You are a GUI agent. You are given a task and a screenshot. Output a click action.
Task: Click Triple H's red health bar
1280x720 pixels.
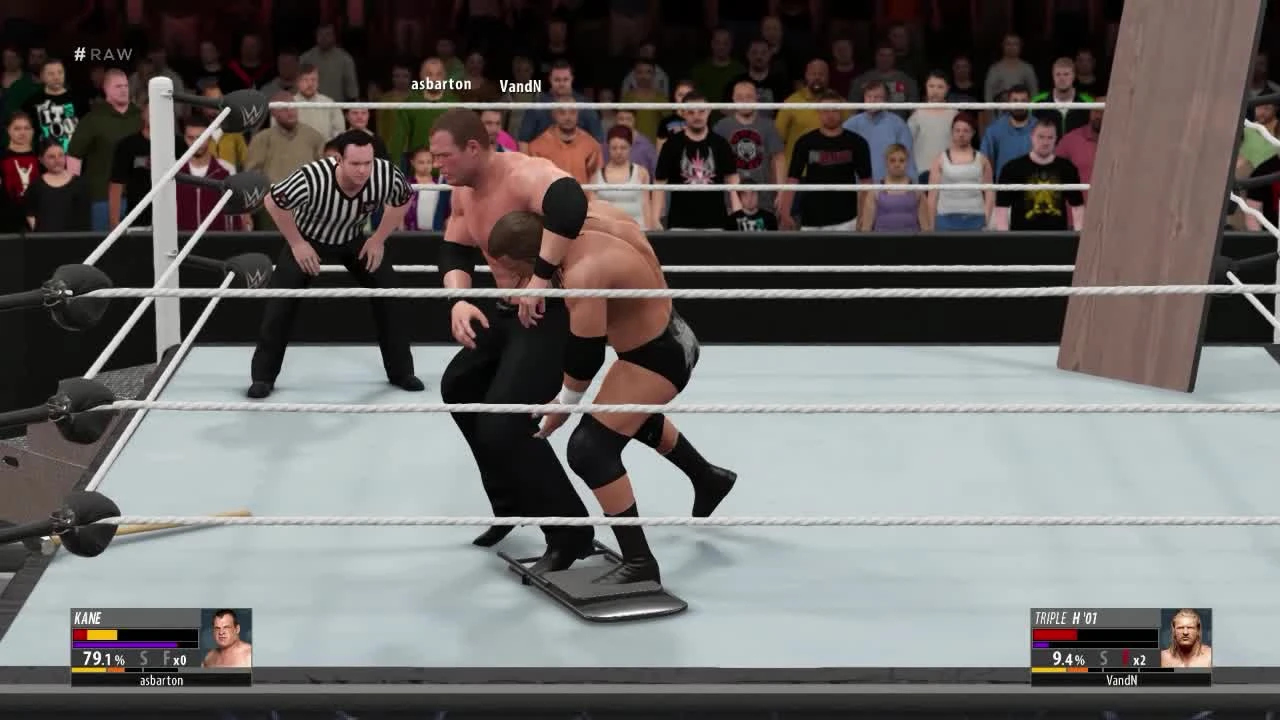coord(1053,634)
